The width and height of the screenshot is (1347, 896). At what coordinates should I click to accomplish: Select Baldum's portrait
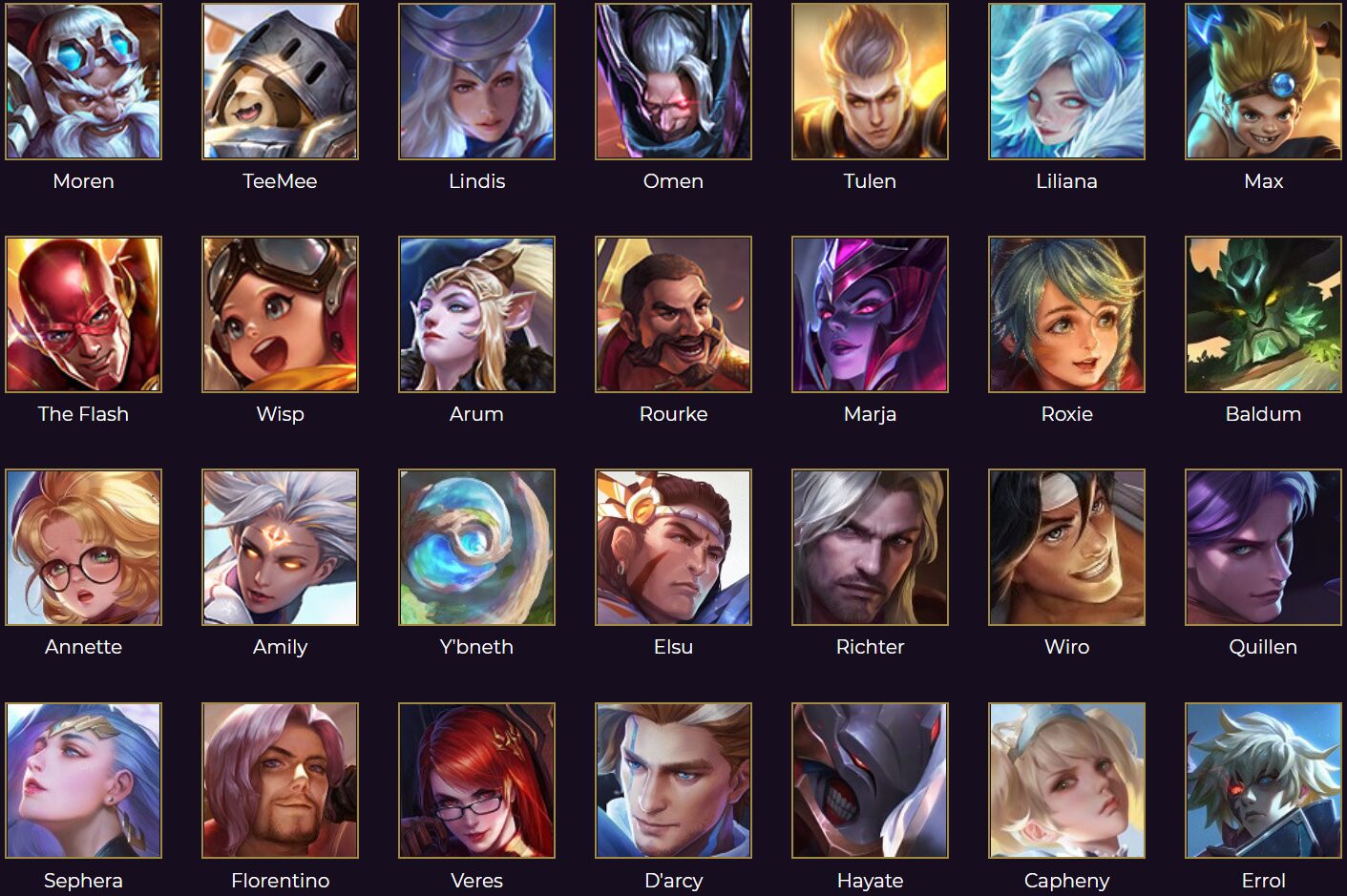point(1263,314)
